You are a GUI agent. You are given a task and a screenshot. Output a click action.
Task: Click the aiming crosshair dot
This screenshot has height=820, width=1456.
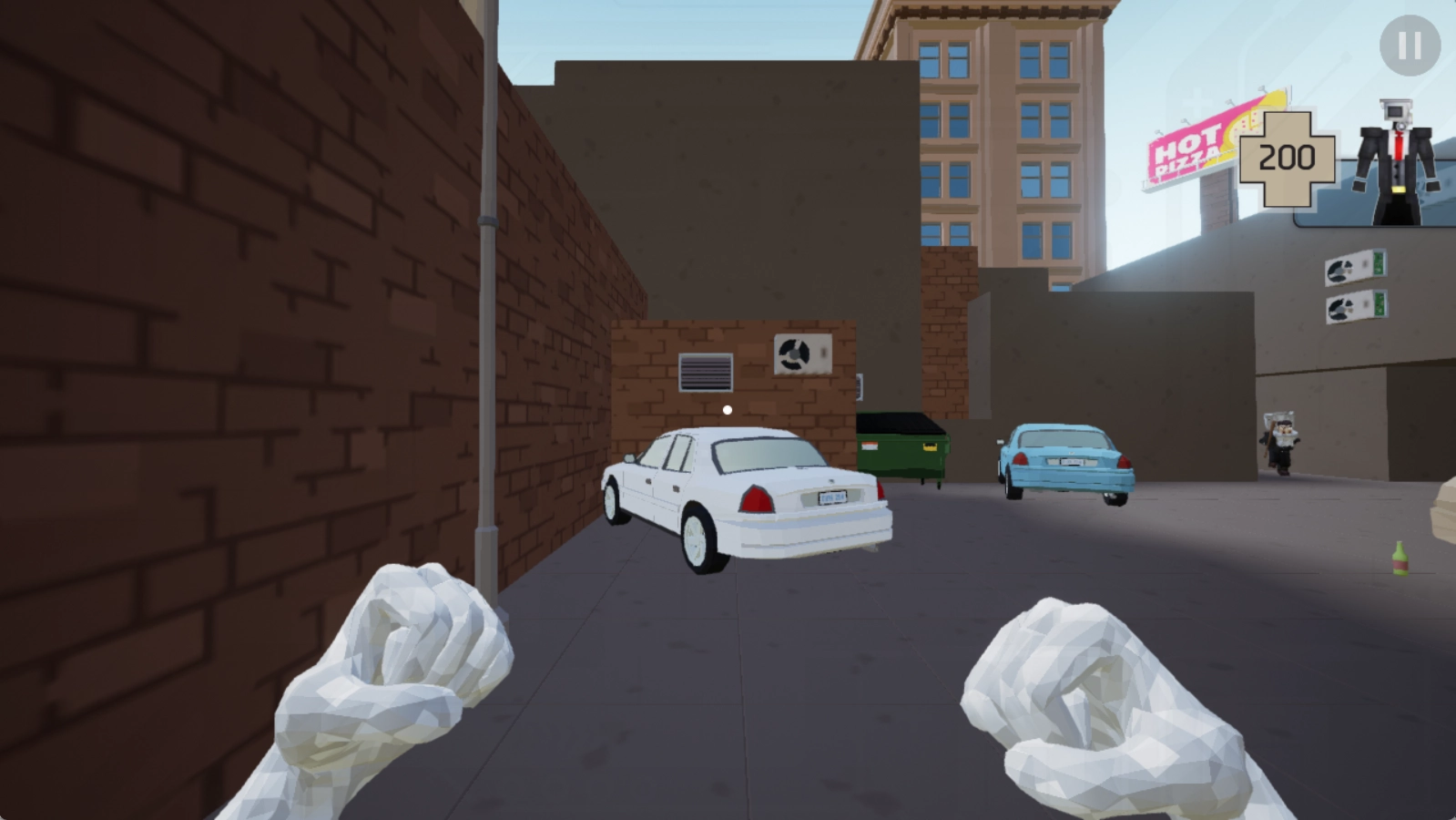coord(726,411)
